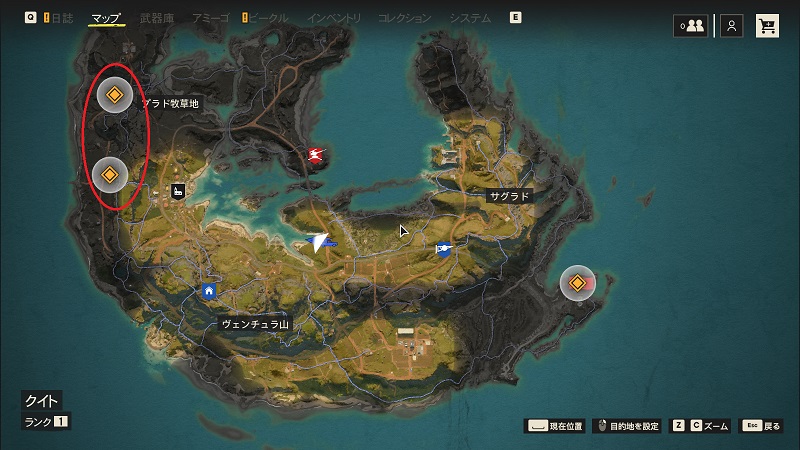Select the blue shield marker below サグラド

pyautogui.click(x=444, y=249)
